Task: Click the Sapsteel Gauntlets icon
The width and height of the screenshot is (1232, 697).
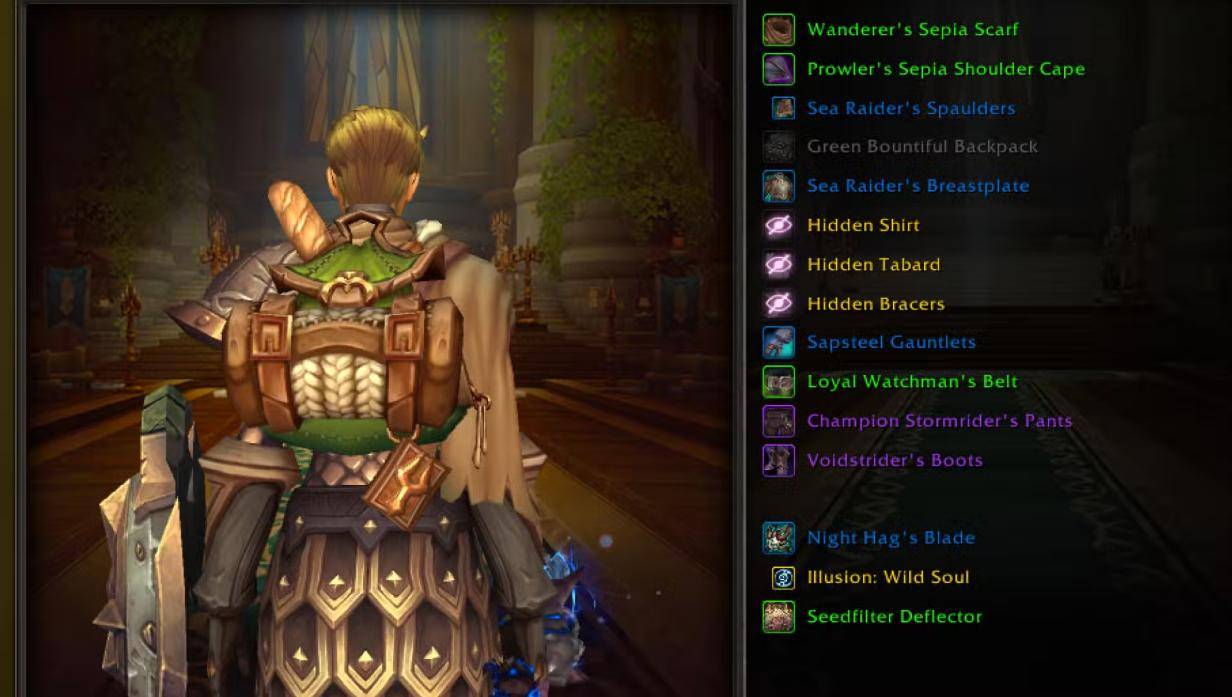Action: click(x=778, y=342)
